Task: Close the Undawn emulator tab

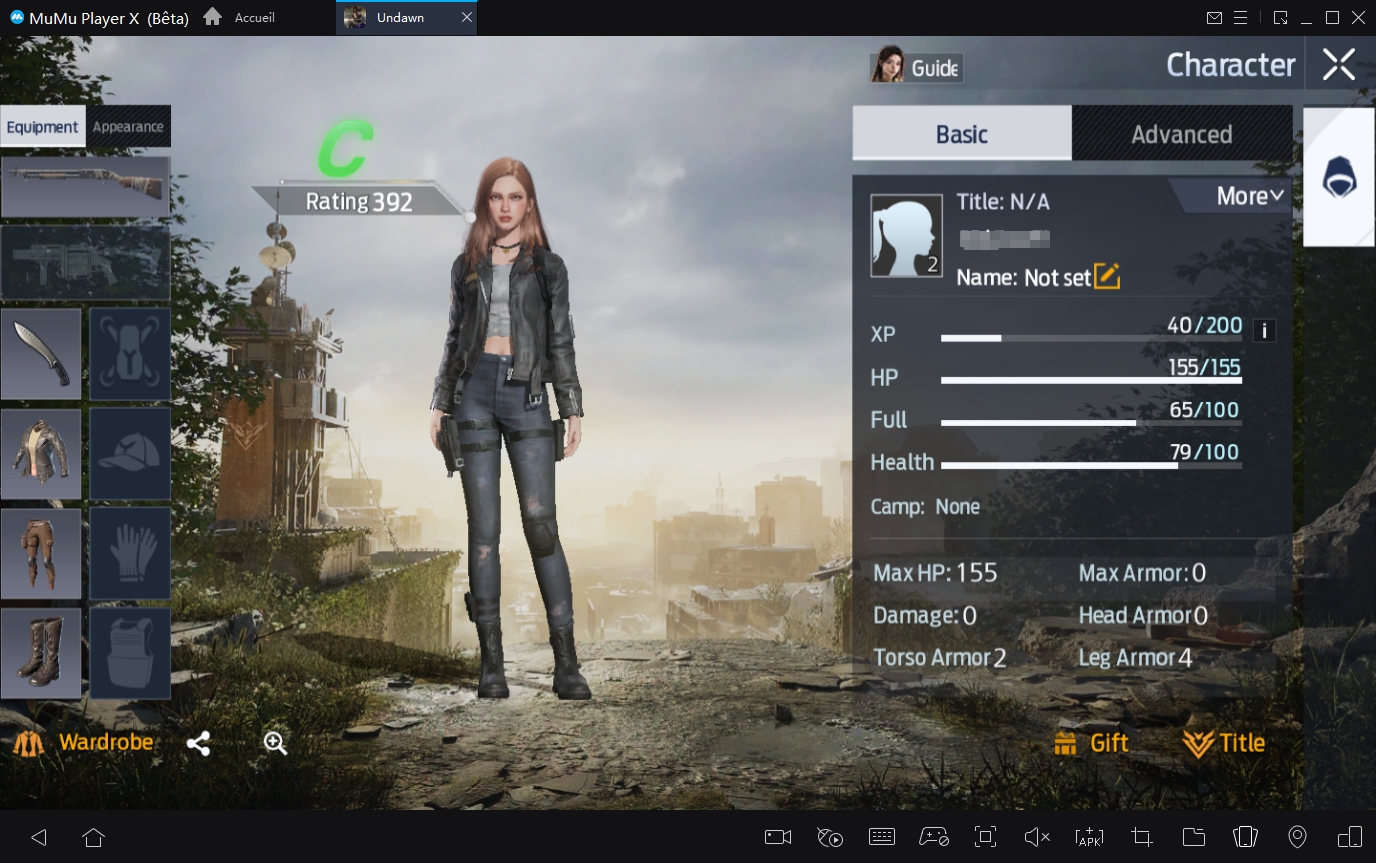Action: pyautogui.click(x=467, y=18)
